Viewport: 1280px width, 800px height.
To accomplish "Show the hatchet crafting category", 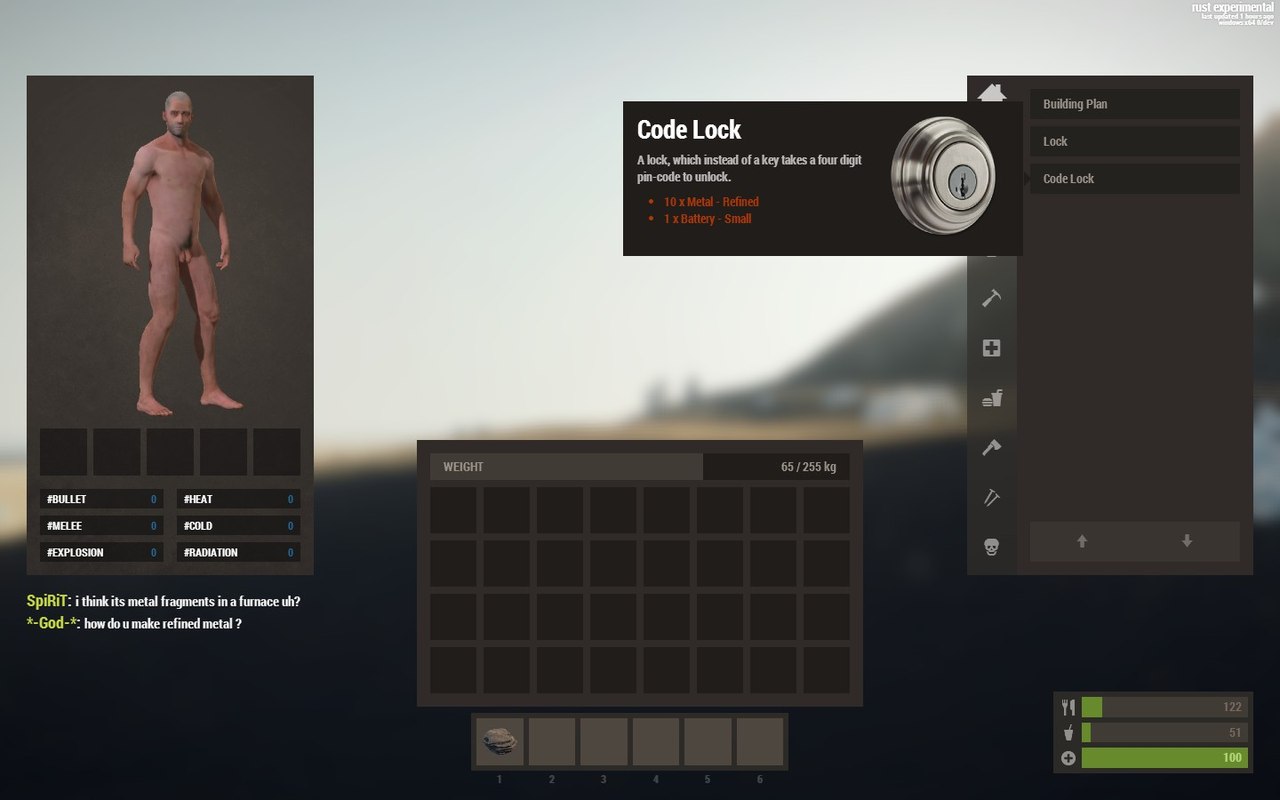I will 991,448.
